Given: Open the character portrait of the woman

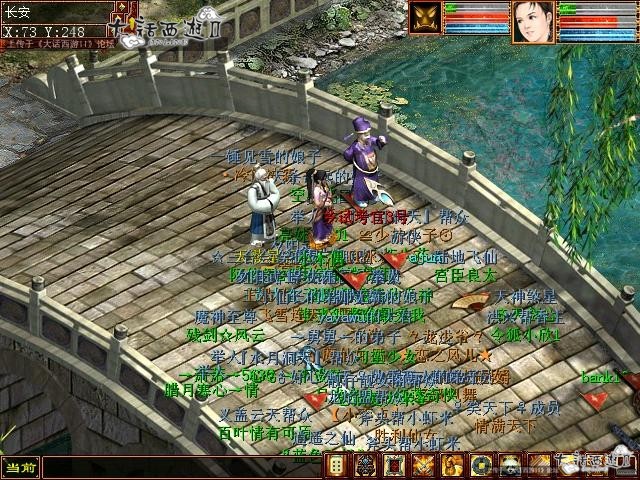Looking at the screenshot, I should point(533,21).
